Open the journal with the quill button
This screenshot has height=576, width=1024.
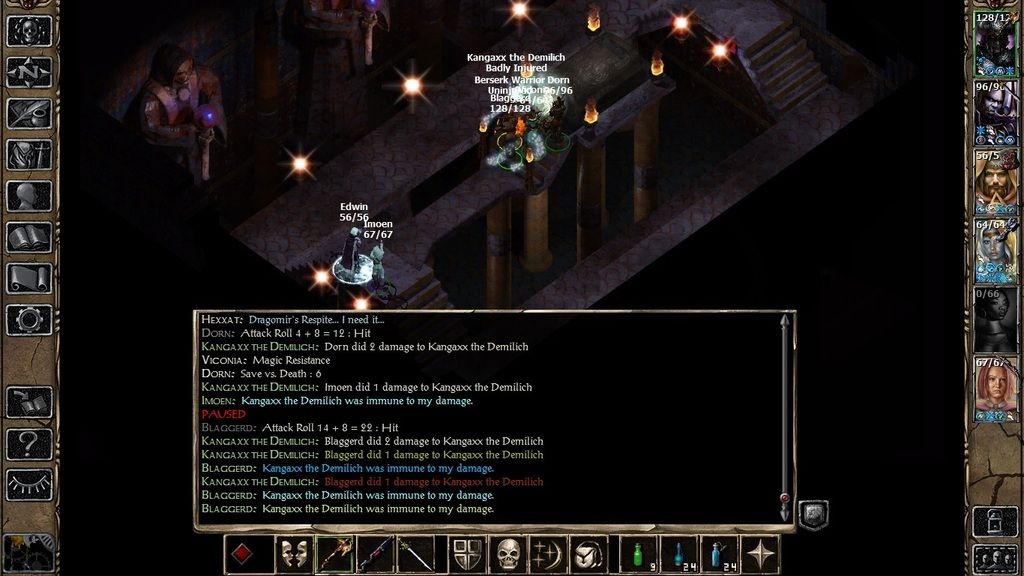(x=29, y=113)
